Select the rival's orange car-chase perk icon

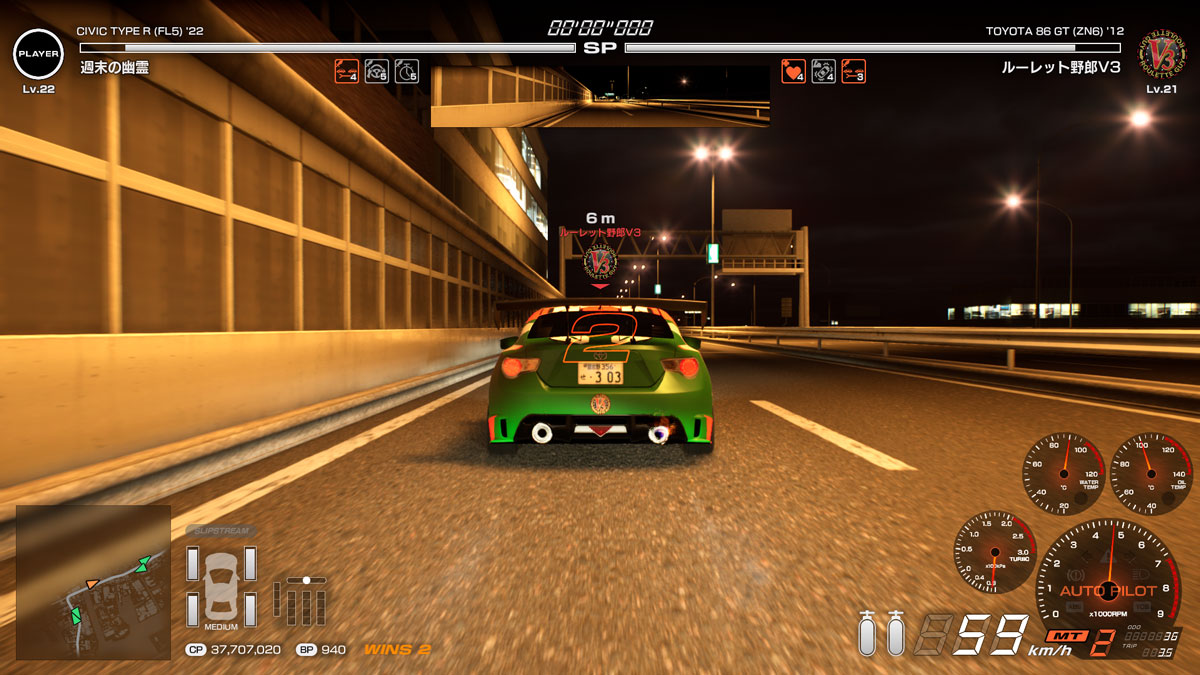(853, 71)
